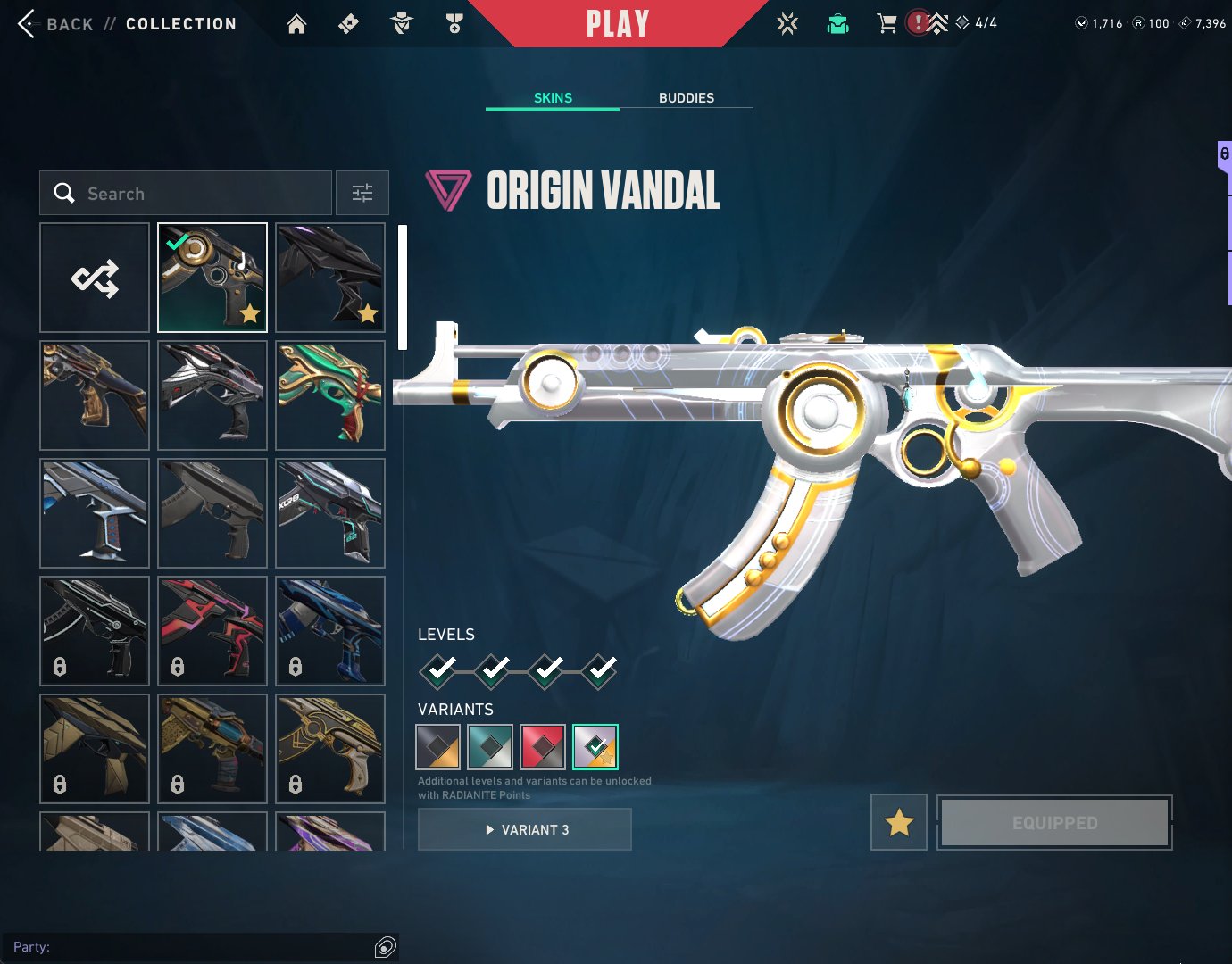This screenshot has height=964, width=1232.
Task: Choose the teal variant swatch
Action: click(490, 747)
